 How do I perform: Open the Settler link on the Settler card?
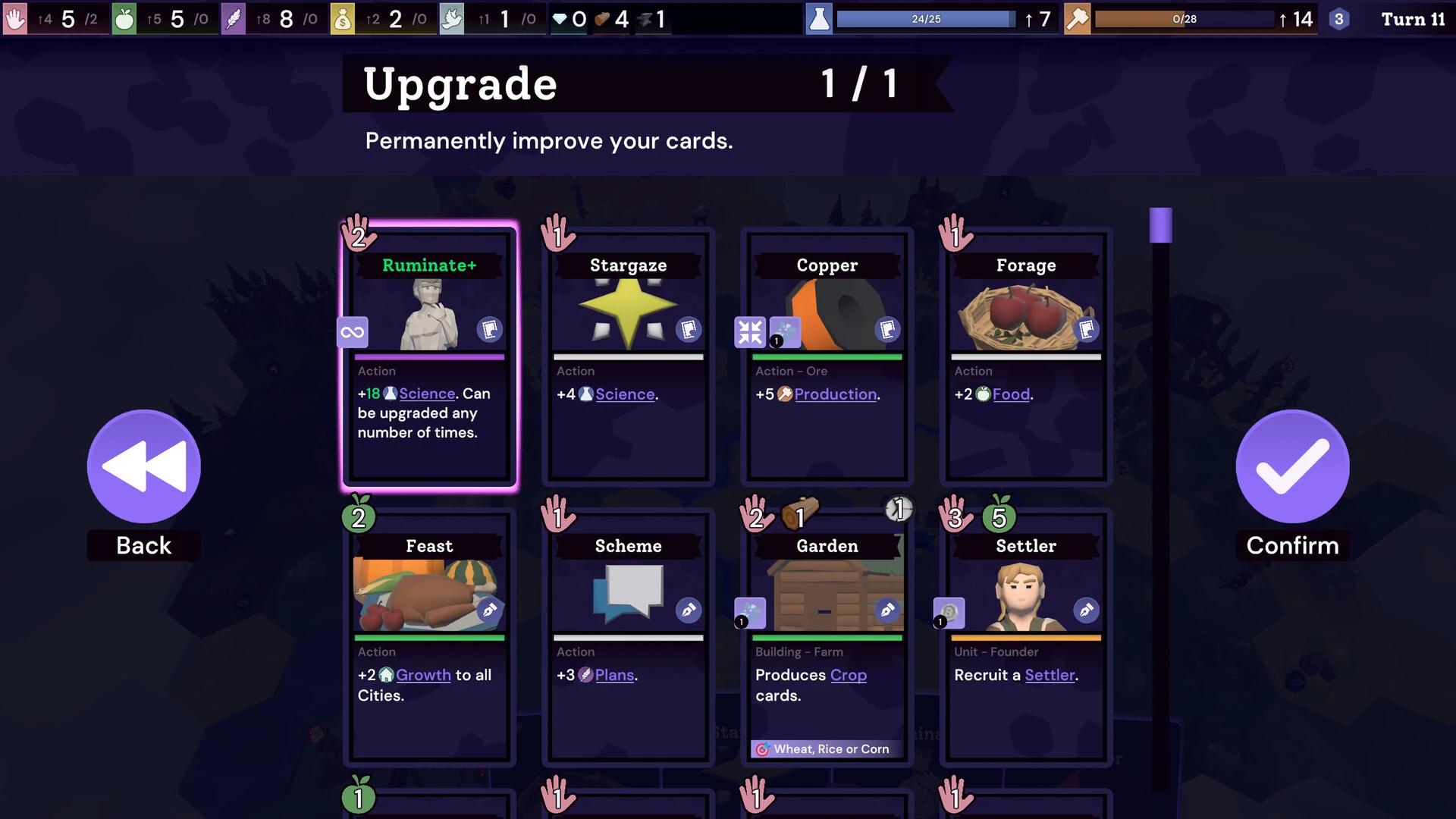point(1049,675)
